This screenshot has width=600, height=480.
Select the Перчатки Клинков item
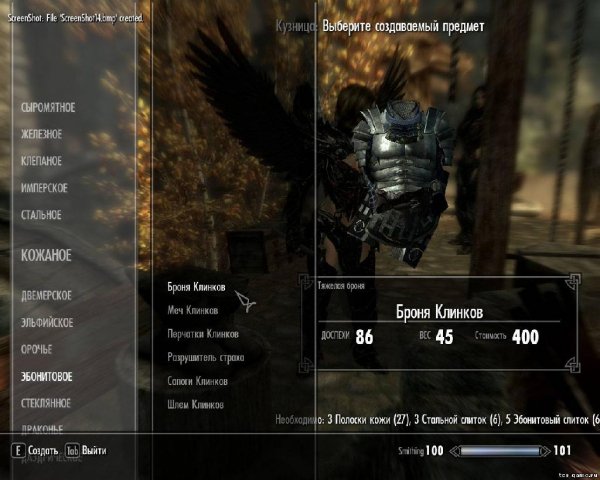tap(203, 334)
